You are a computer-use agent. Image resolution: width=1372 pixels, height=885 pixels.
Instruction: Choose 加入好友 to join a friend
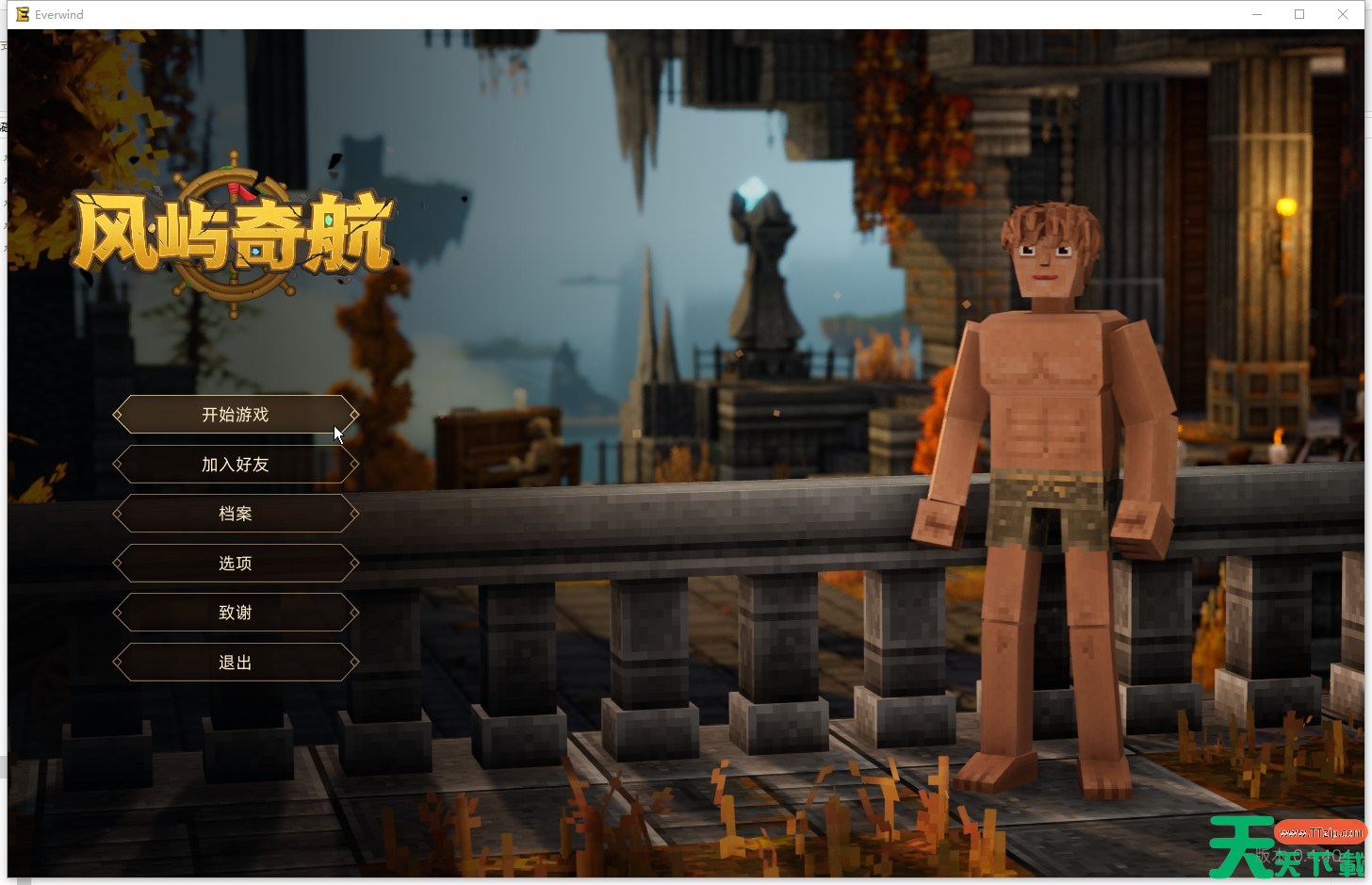click(x=236, y=465)
